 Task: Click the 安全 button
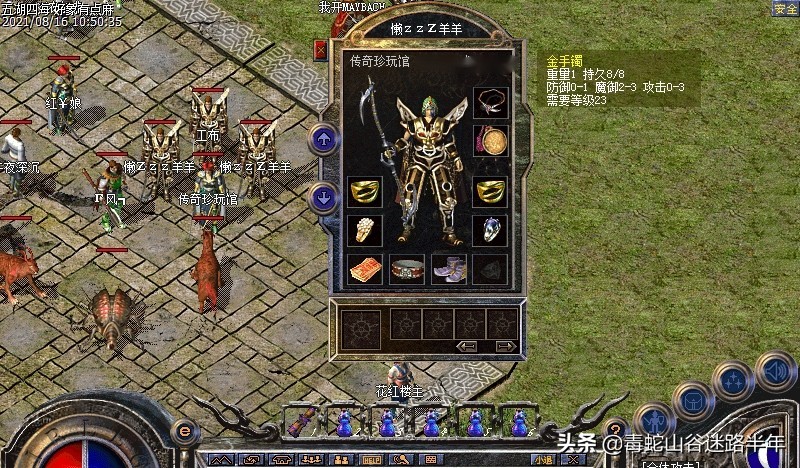coord(785,9)
